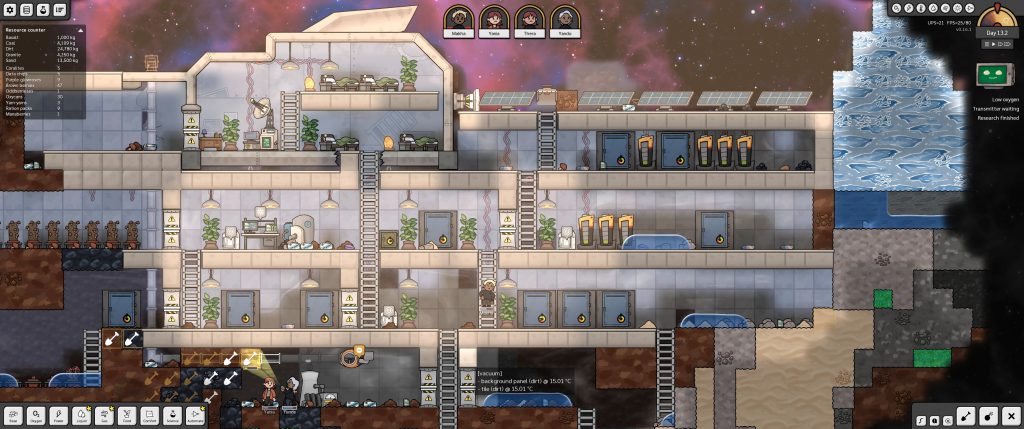
Task: Open the Comfort build category
Action: coord(148,414)
